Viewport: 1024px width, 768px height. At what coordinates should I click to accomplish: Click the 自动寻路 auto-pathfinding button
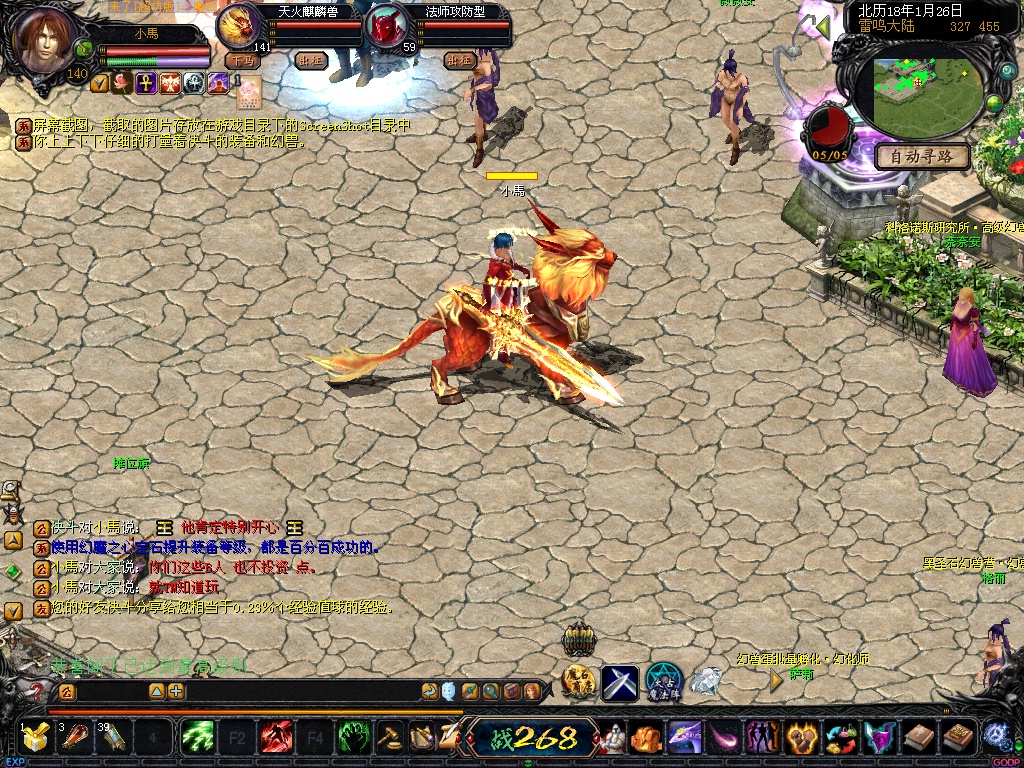tap(922, 156)
